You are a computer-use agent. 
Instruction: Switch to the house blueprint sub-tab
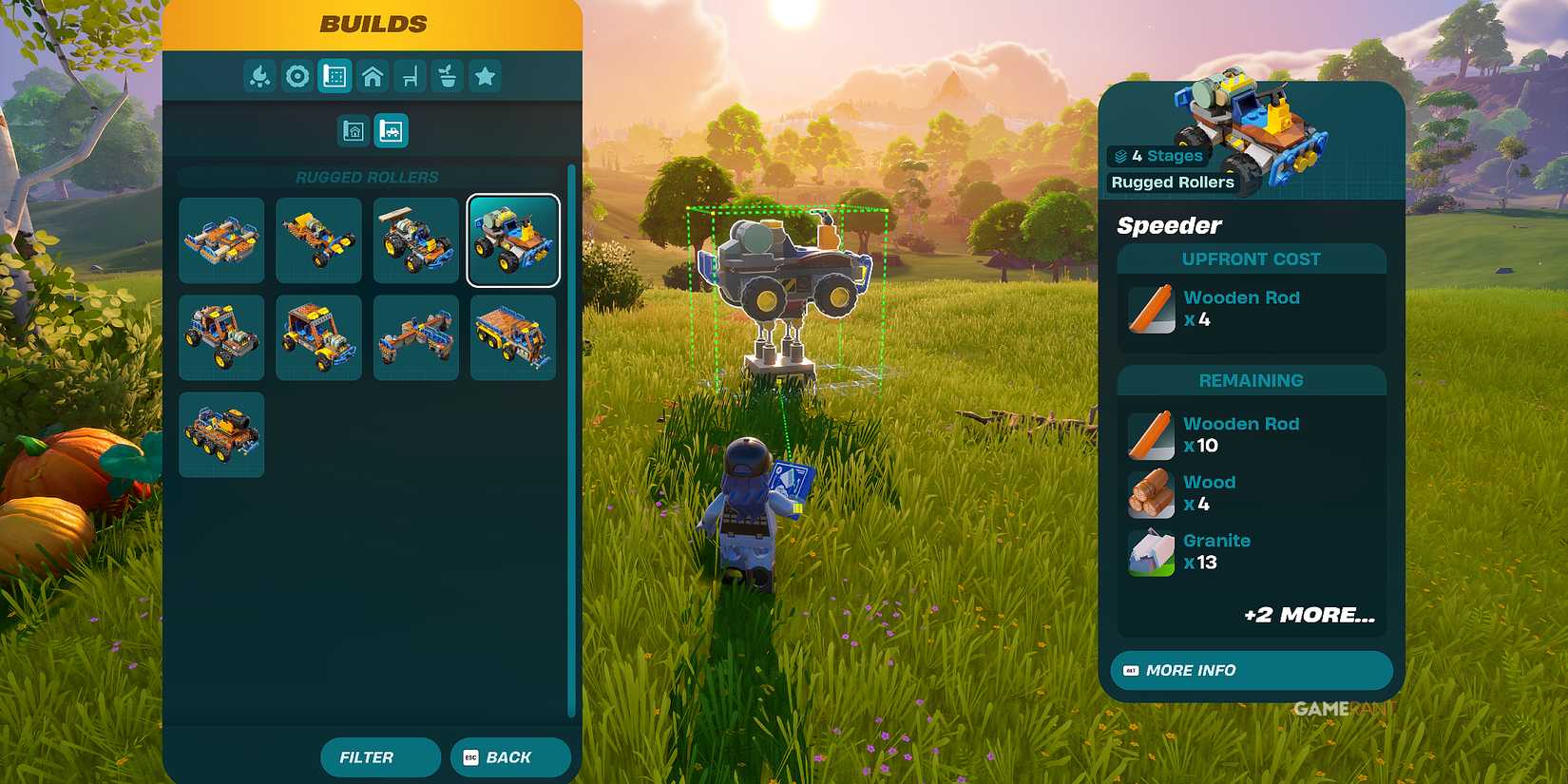click(354, 131)
